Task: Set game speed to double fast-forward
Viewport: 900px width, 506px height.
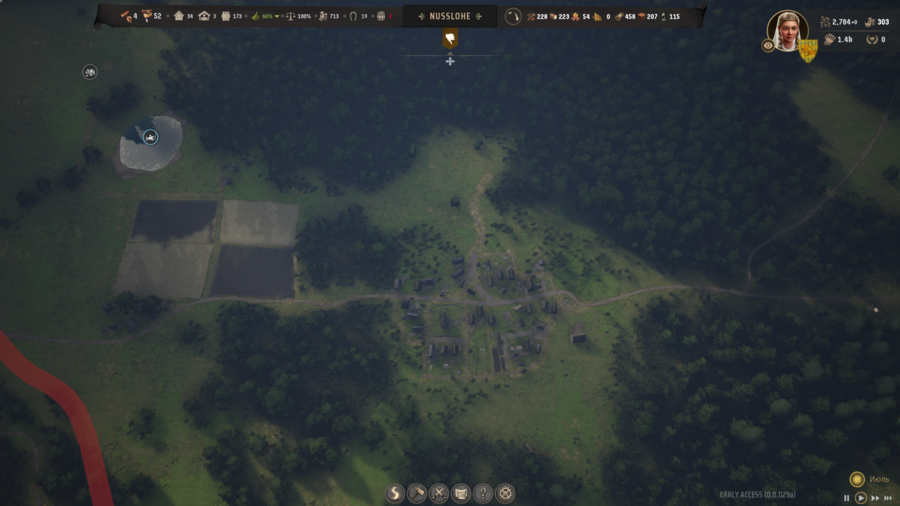Action: point(874,497)
